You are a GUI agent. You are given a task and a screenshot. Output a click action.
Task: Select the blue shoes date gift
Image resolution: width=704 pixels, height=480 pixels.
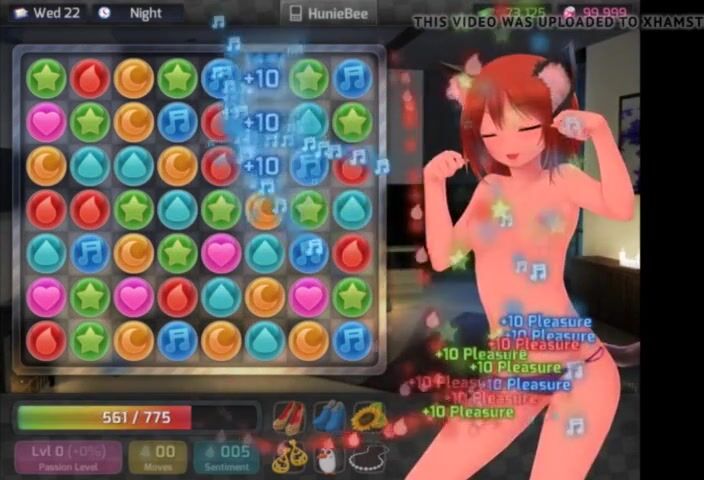329,416
